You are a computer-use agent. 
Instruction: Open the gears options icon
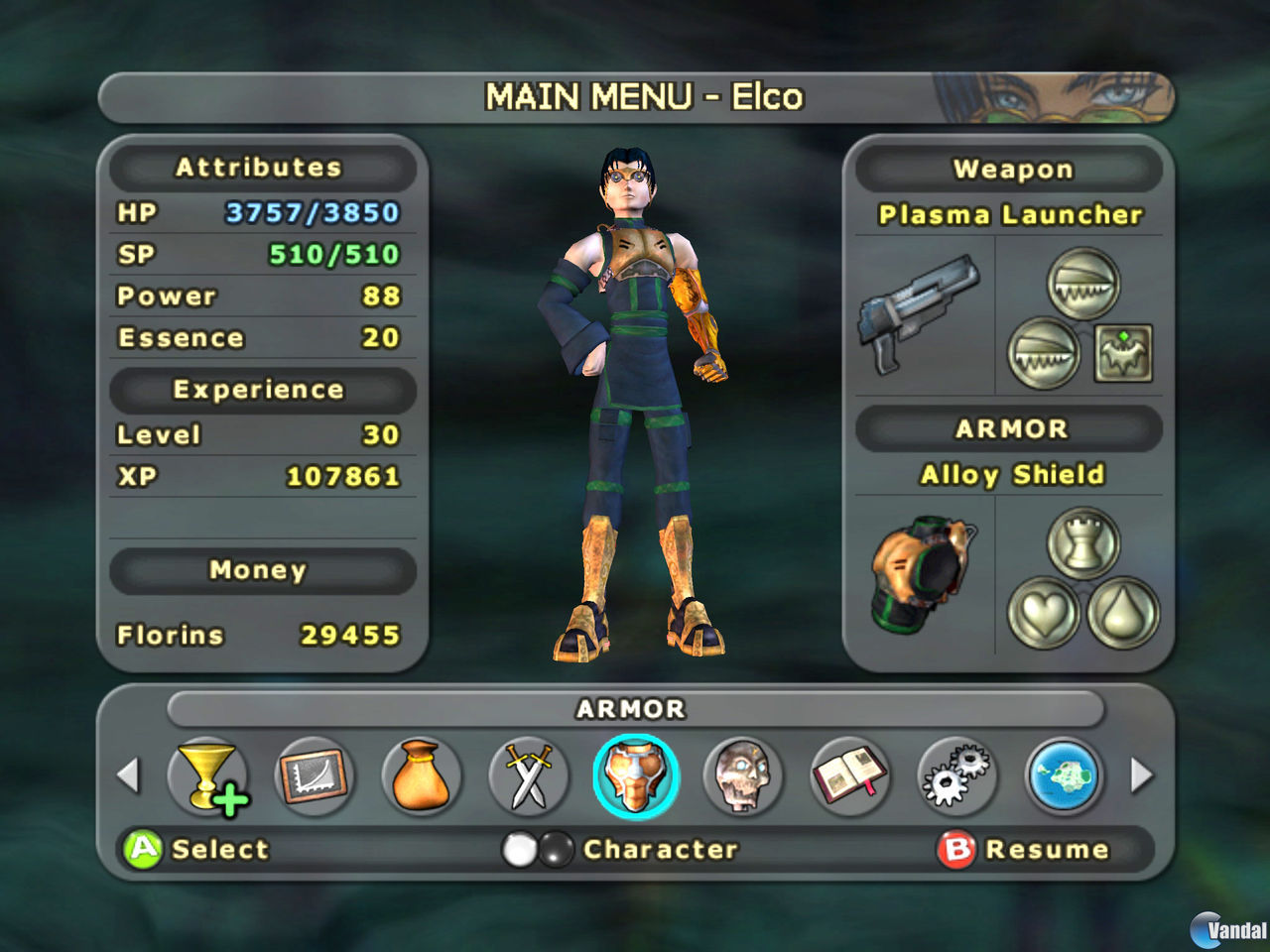tap(955, 776)
